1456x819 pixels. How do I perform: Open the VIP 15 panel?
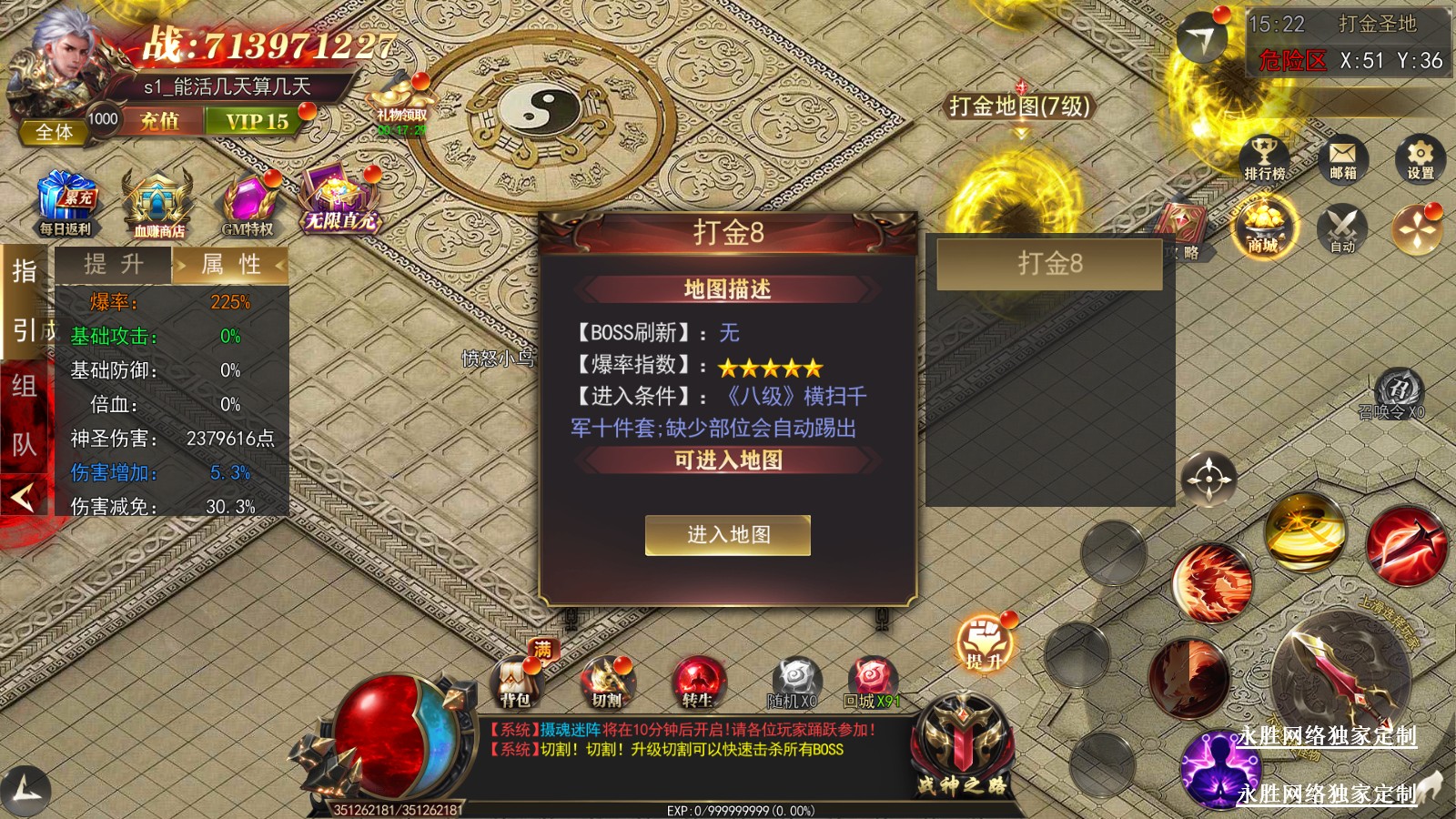tap(257, 121)
